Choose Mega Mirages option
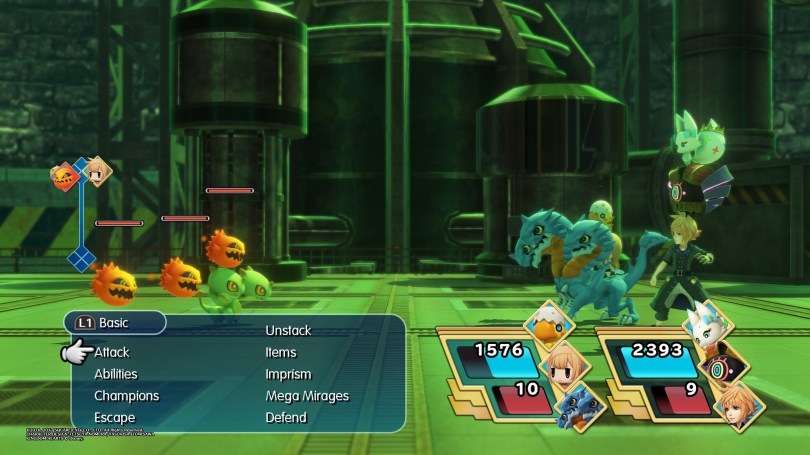This screenshot has width=810, height=455. (x=307, y=396)
